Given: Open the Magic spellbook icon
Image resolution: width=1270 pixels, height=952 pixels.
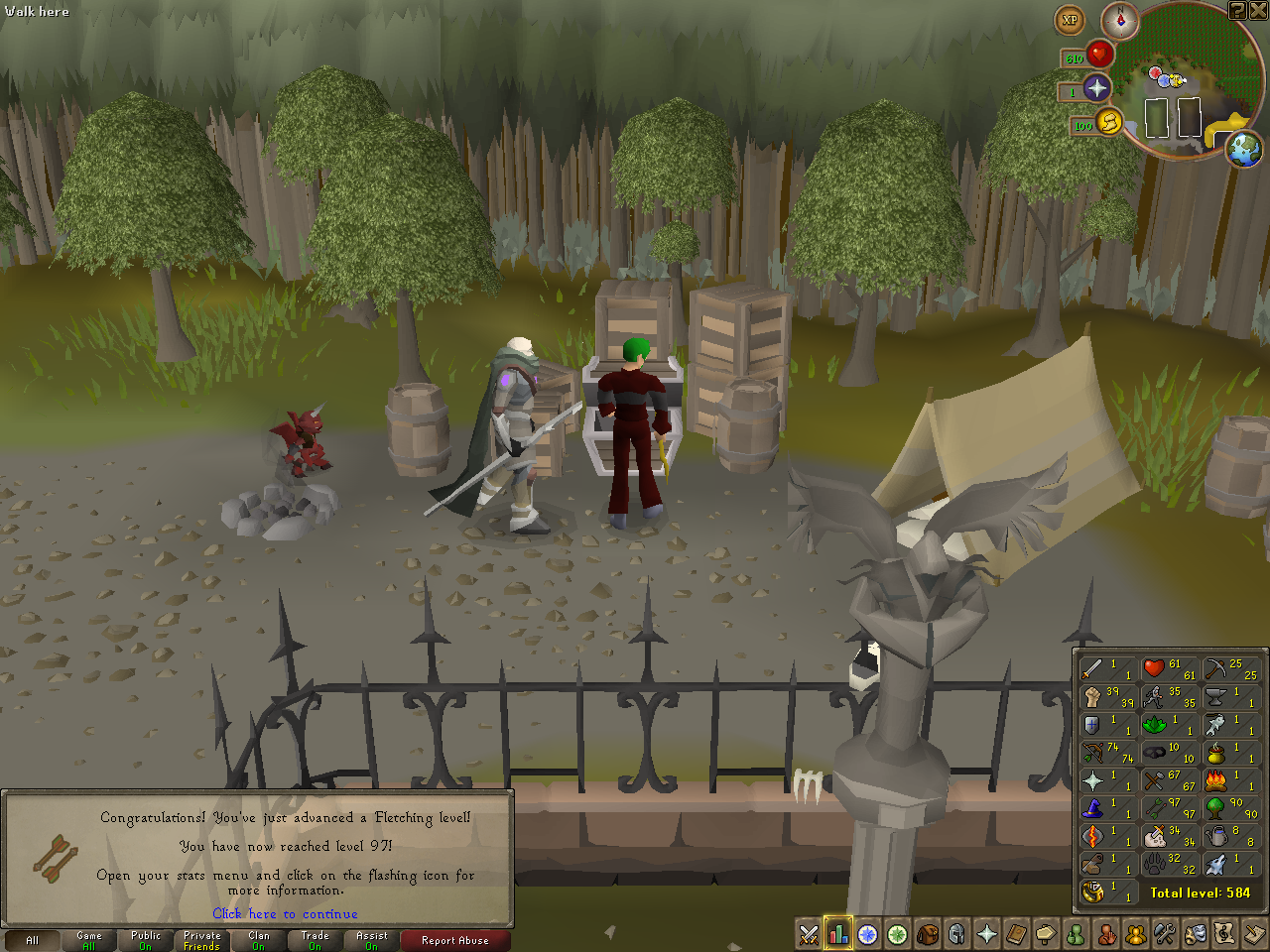Looking at the screenshot, I should pyautogui.click(x=1017, y=933).
